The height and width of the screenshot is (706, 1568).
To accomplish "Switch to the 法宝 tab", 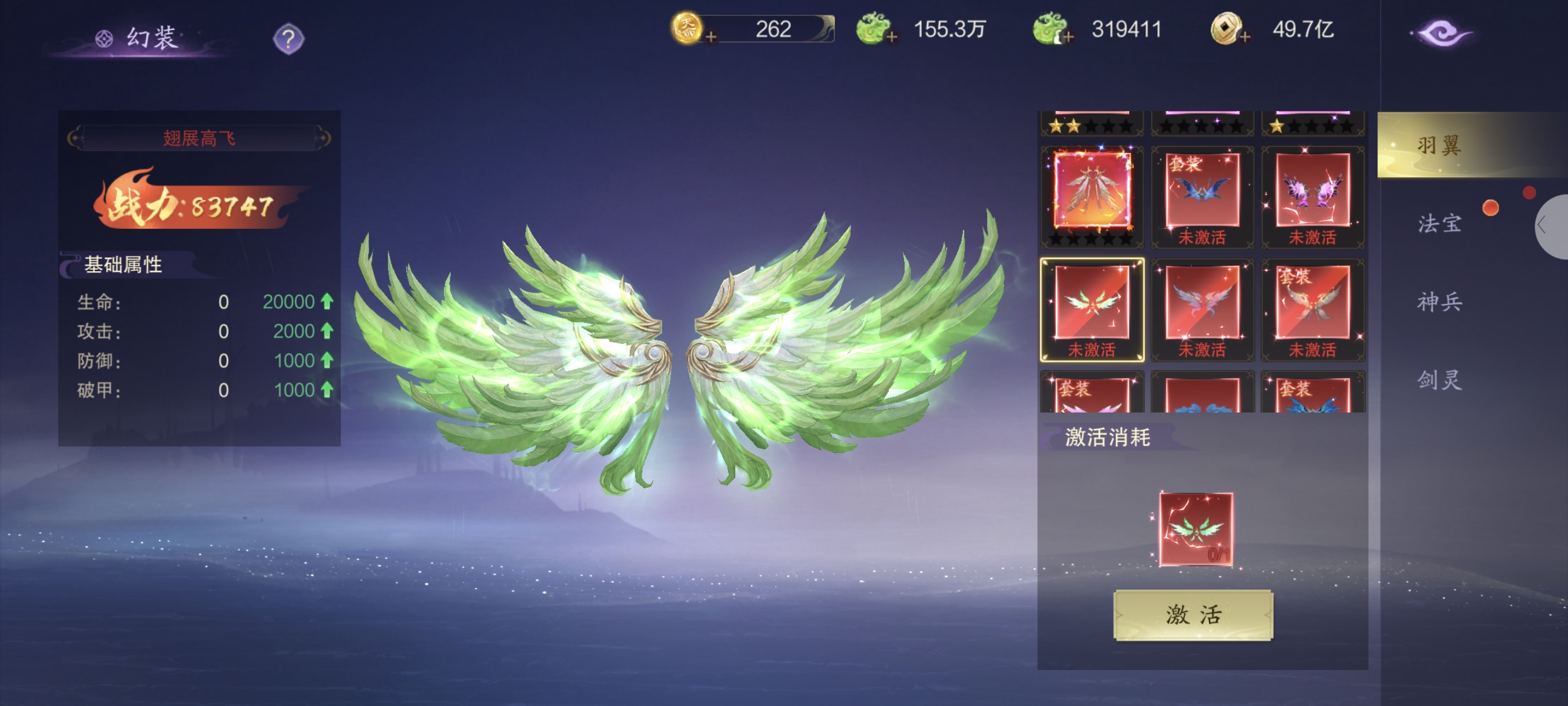I will pyautogui.click(x=1439, y=224).
